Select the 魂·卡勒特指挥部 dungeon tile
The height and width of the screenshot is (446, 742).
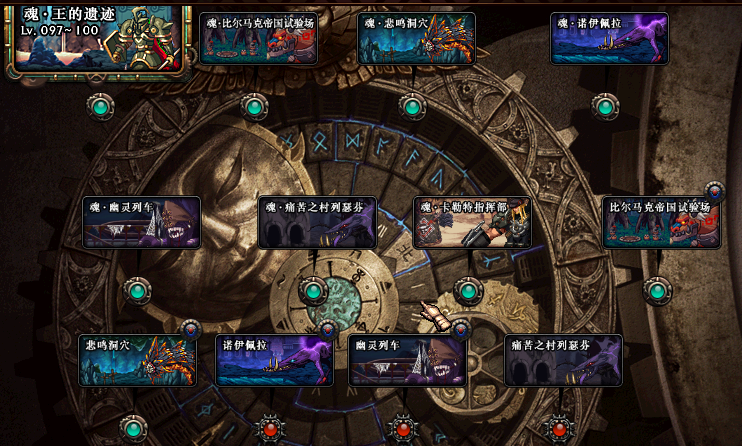click(472, 222)
